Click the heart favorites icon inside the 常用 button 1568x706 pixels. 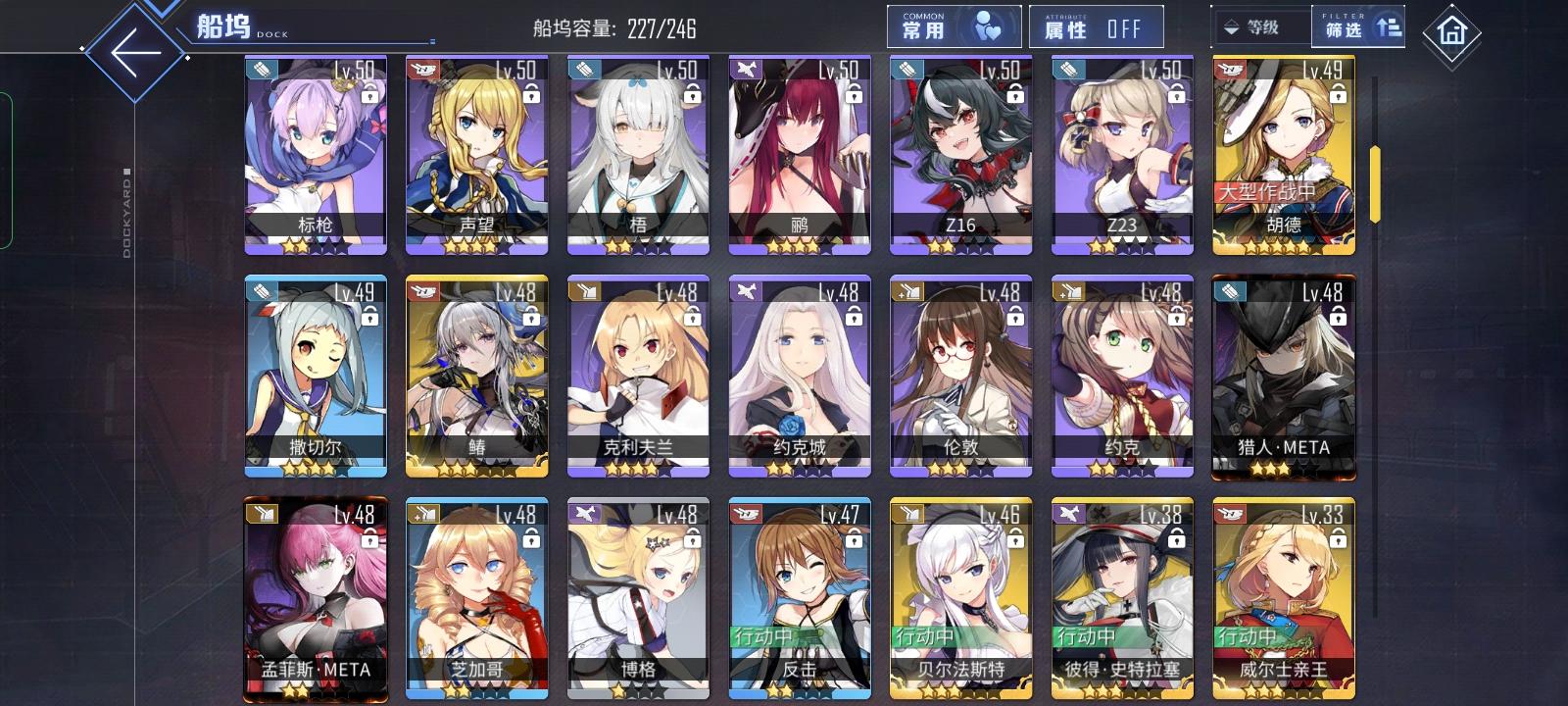[x=989, y=25]
